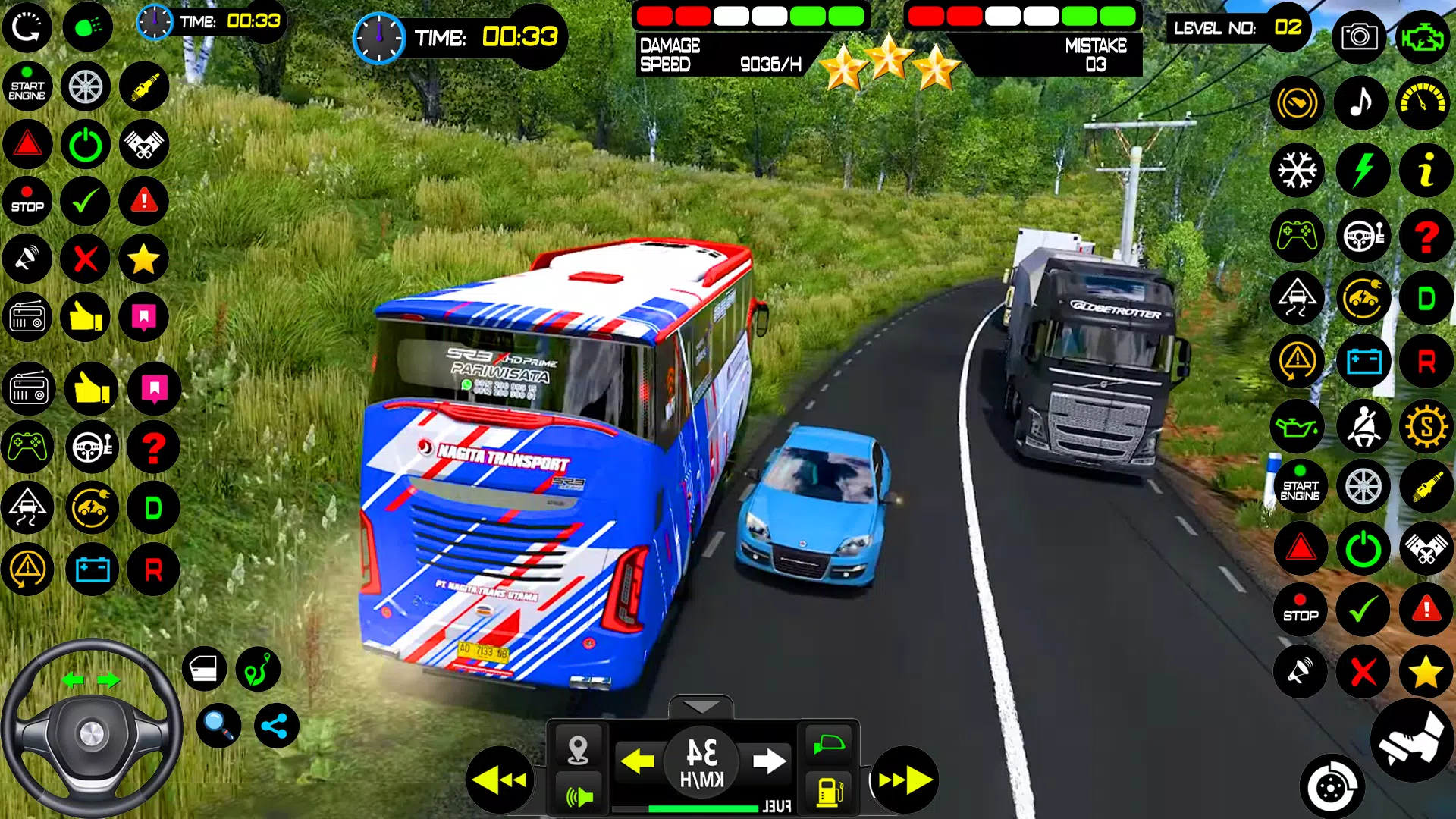Open the dollar gear shop icon
The image size is (1456, 819).
click(1426, 427)
